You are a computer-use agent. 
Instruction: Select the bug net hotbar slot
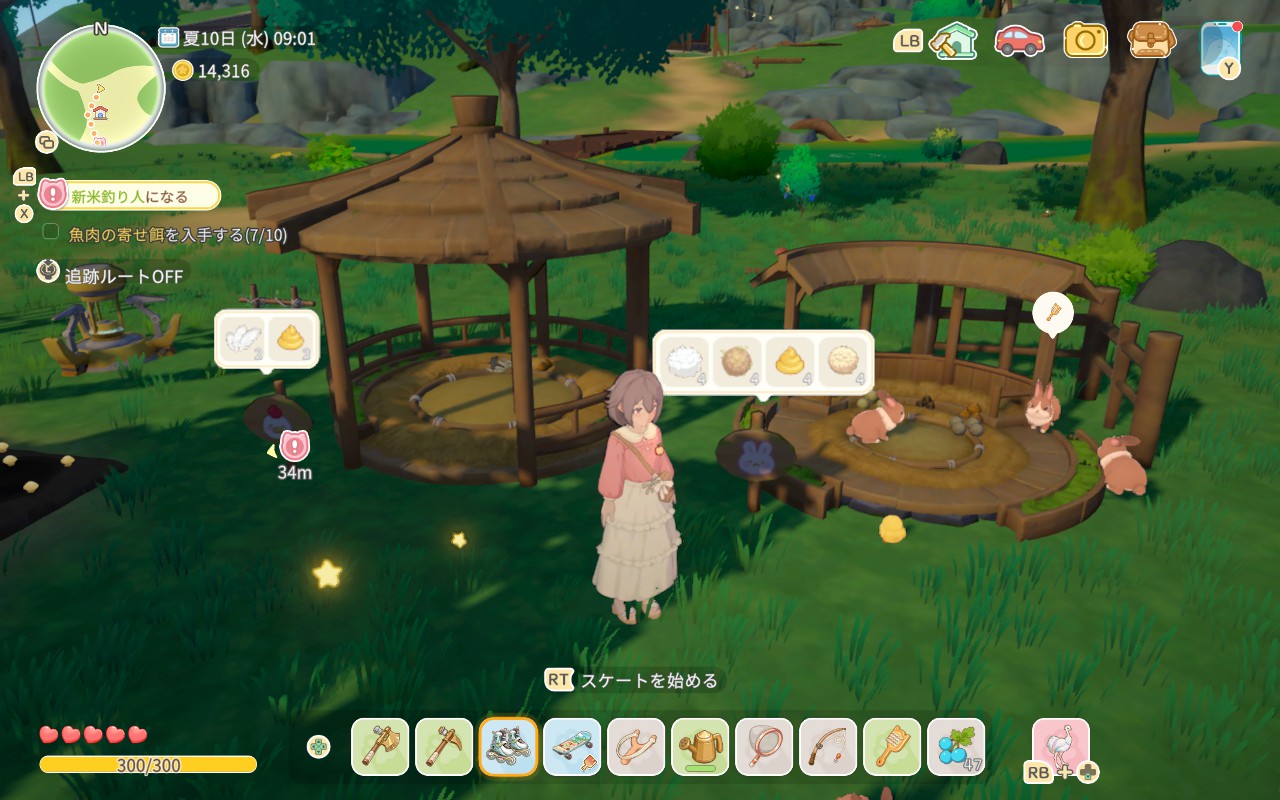tap(764, 746)
